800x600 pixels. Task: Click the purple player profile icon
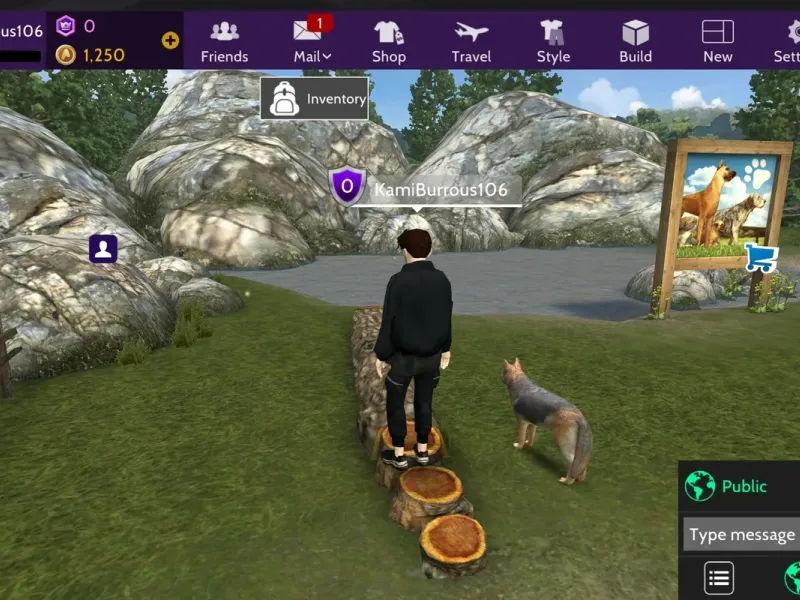103,248
